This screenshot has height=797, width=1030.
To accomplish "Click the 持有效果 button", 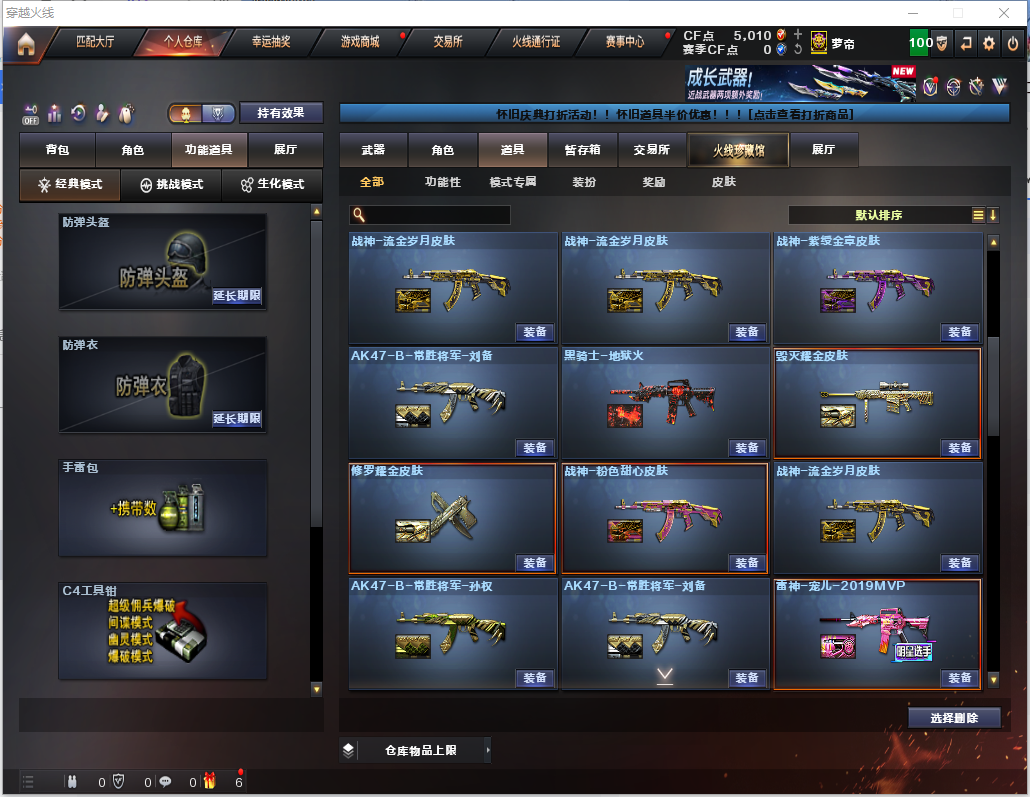I will pos(281,114).
